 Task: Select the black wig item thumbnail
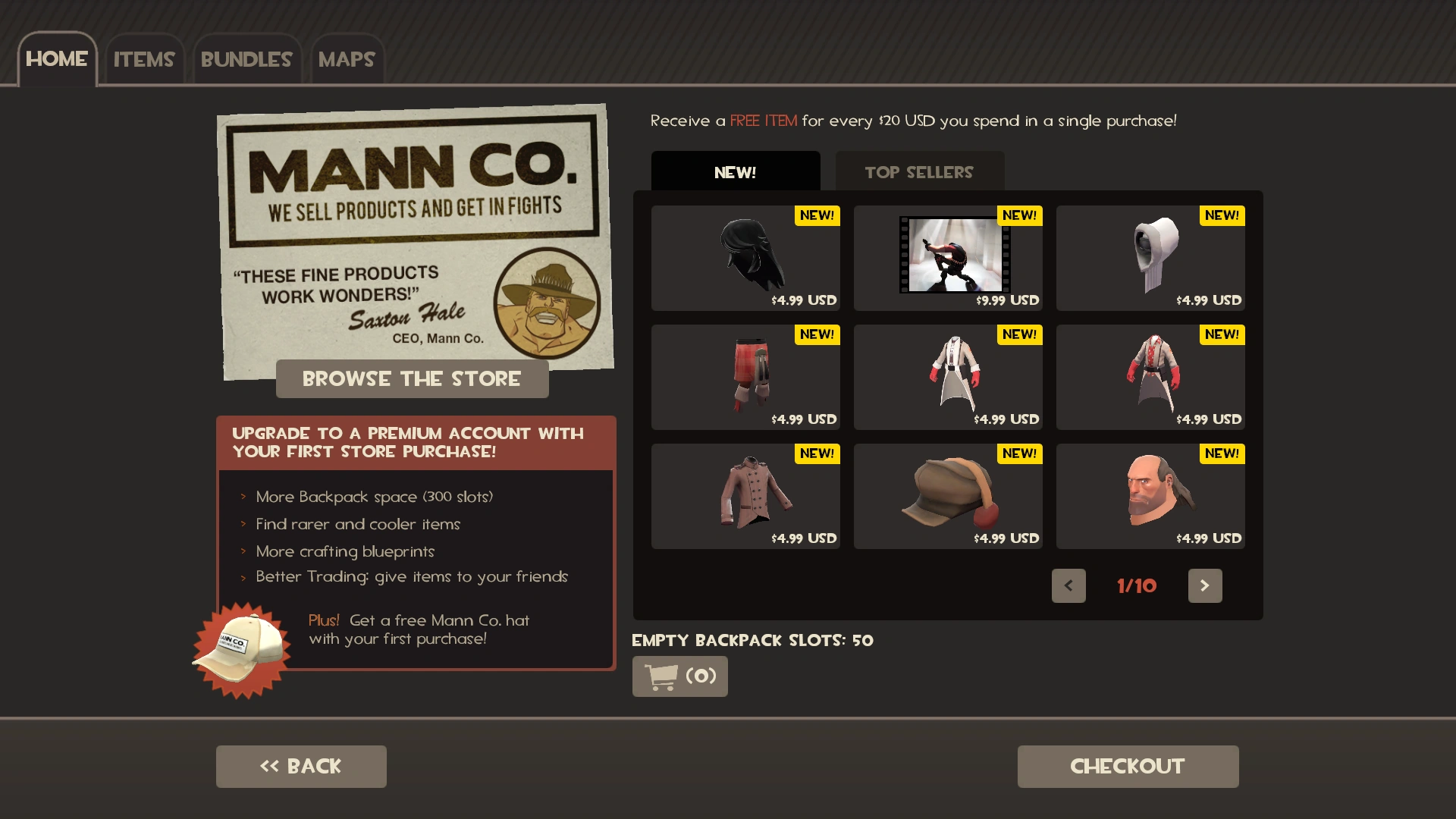[745, 256]
